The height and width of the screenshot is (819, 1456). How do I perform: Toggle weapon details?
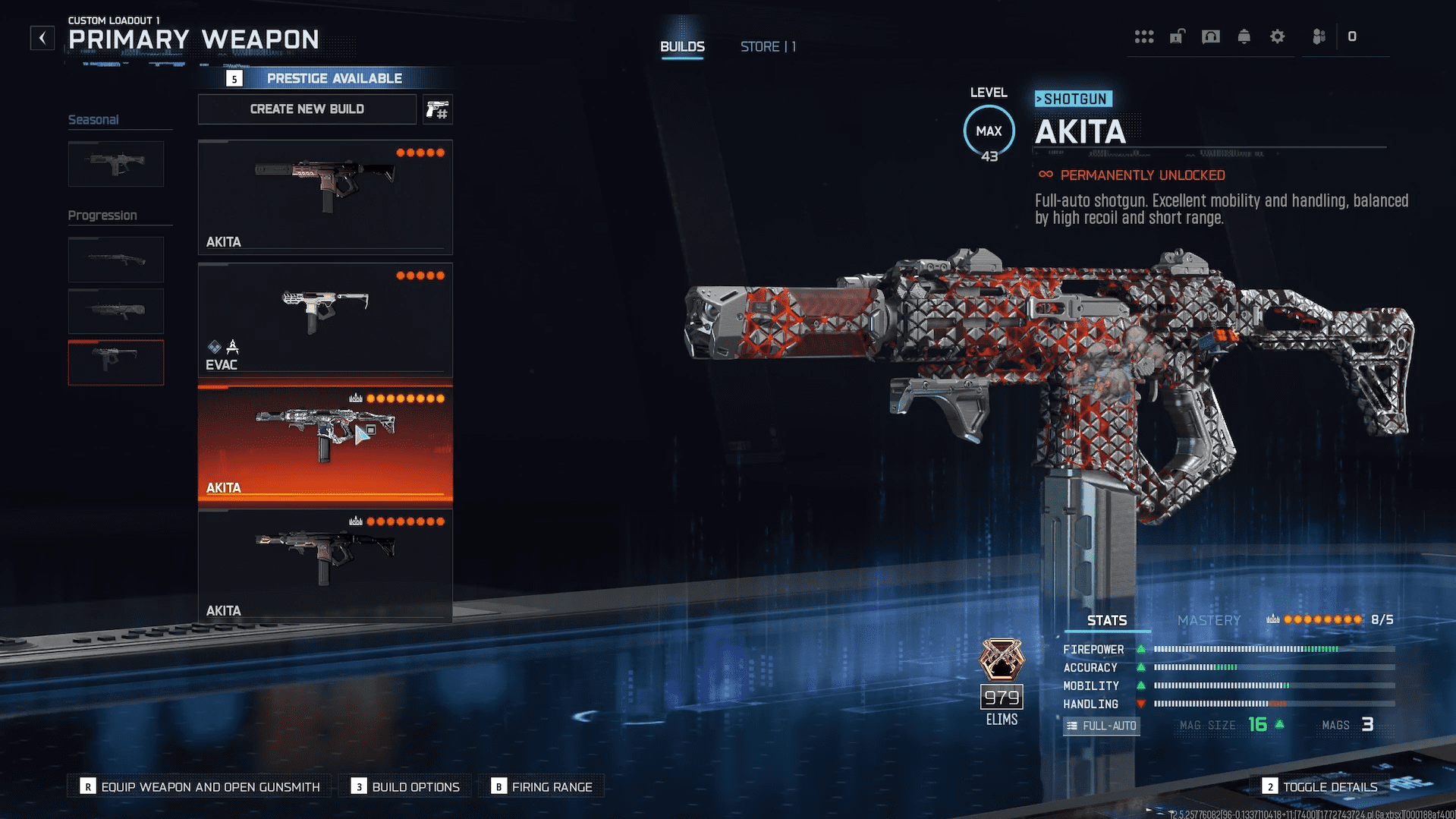(x=1320, y=786)
